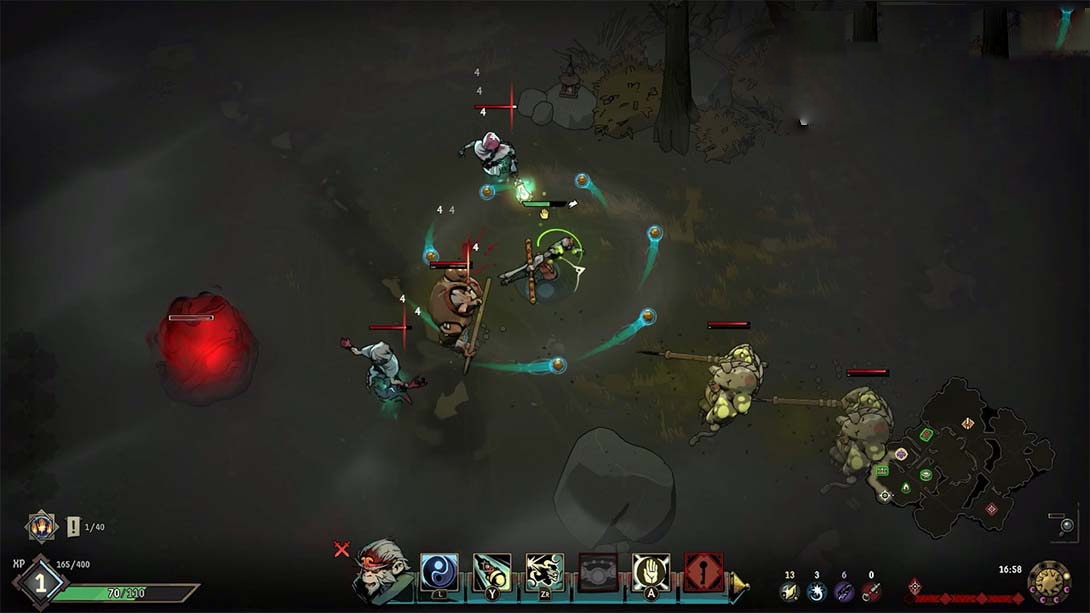This screenshot has height=613, width=1090.
Task: Click the red key resource icon
Action: 871,592
